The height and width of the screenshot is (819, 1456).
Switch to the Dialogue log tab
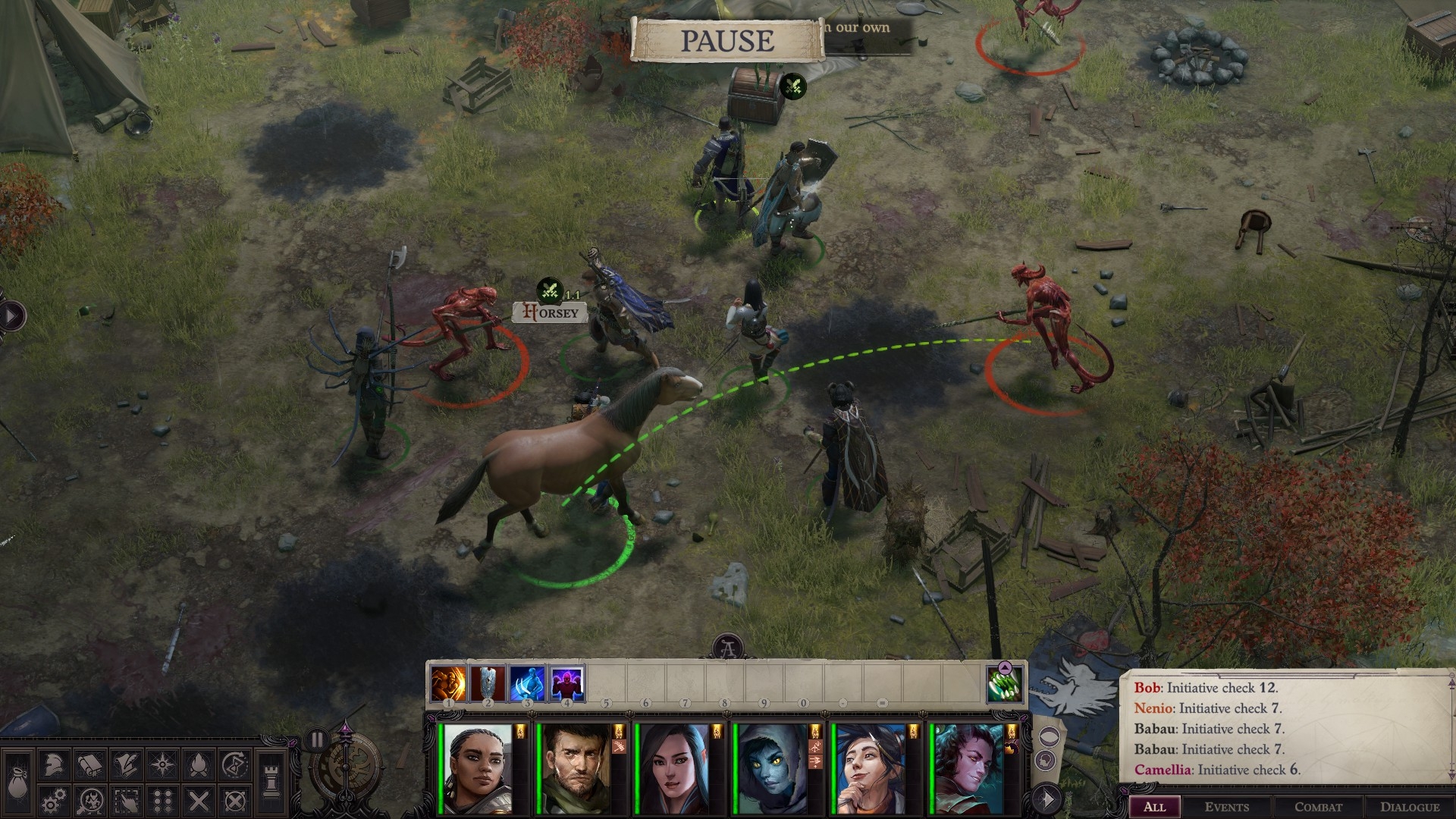1409,807
